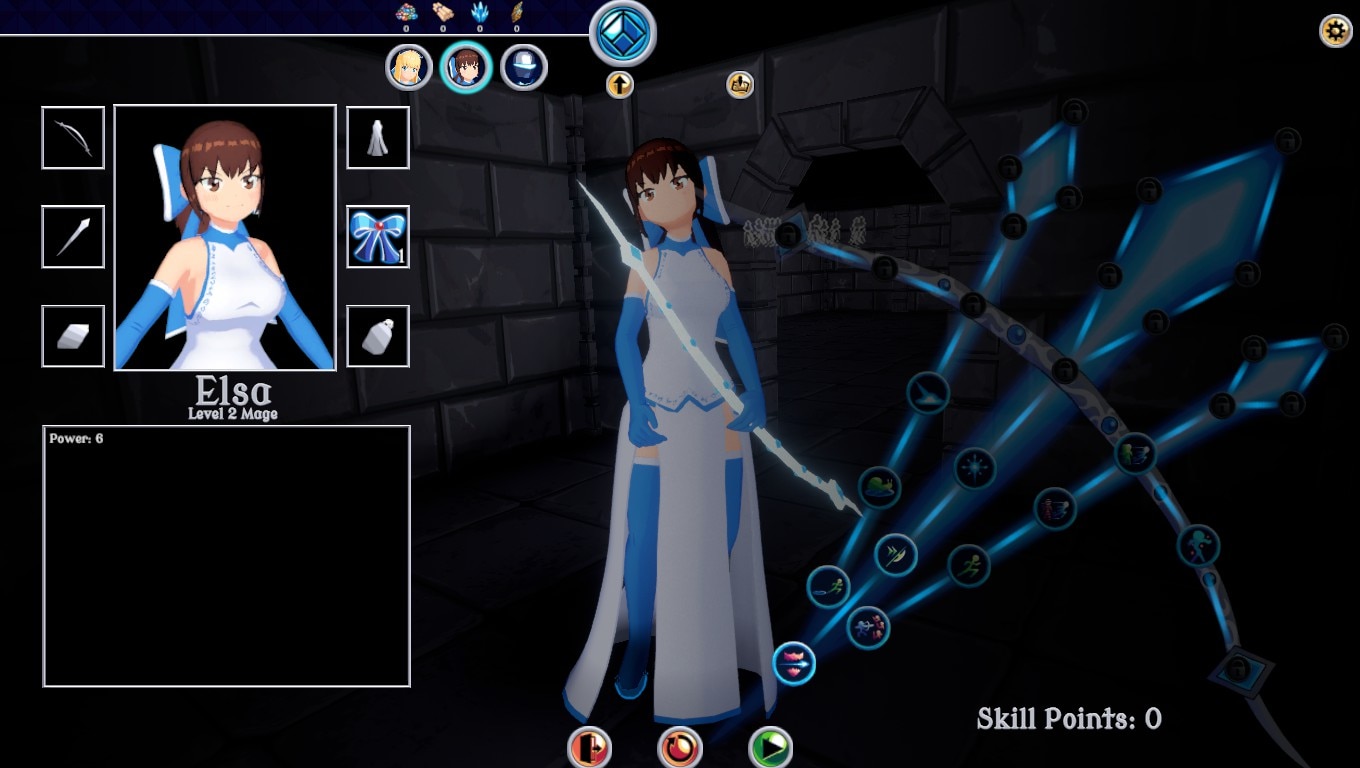Click the gold up-arrow button
Viewport: 1360px width, 768px height.
620,85
